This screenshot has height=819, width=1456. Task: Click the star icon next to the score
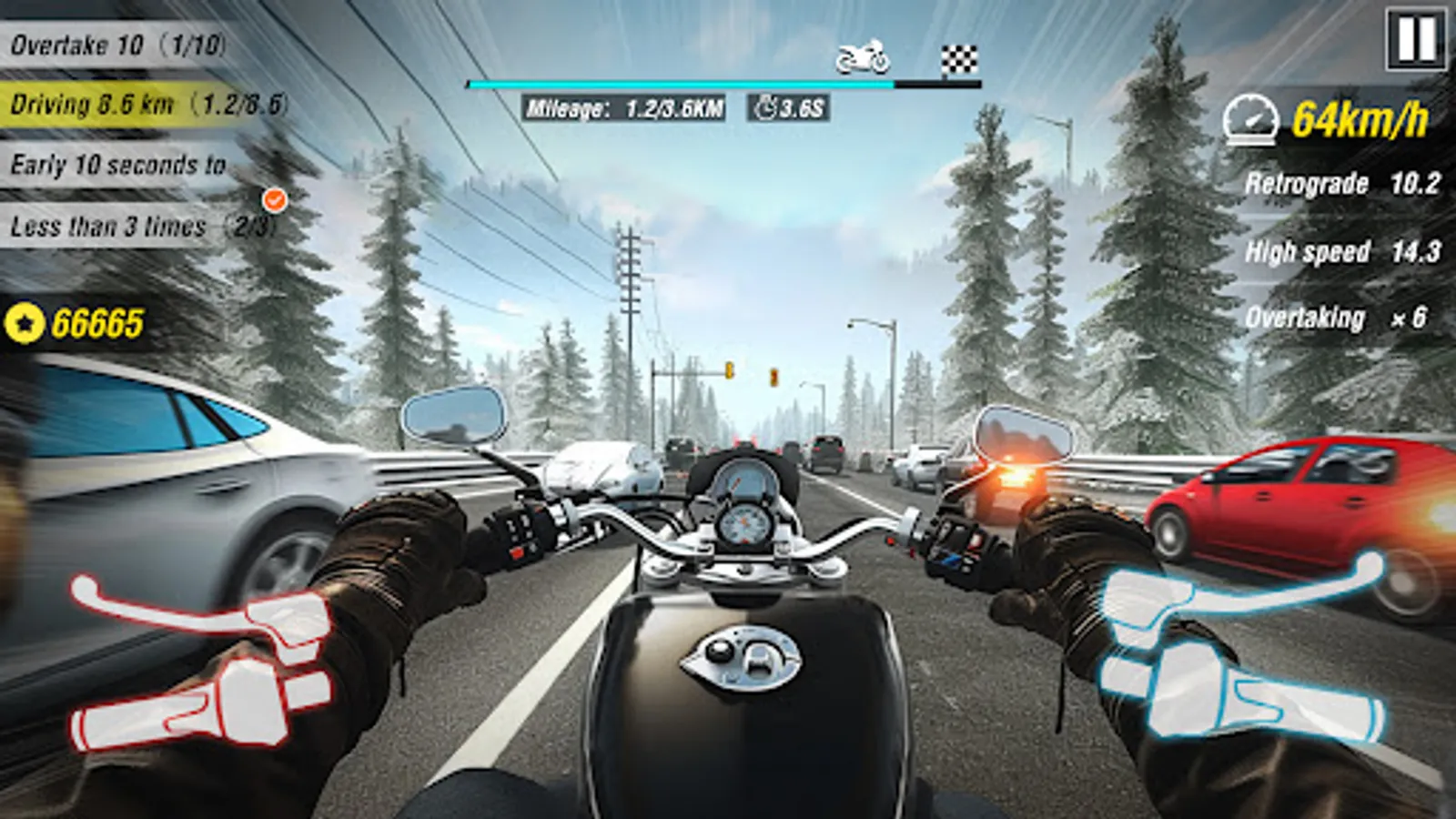[25, 321]
